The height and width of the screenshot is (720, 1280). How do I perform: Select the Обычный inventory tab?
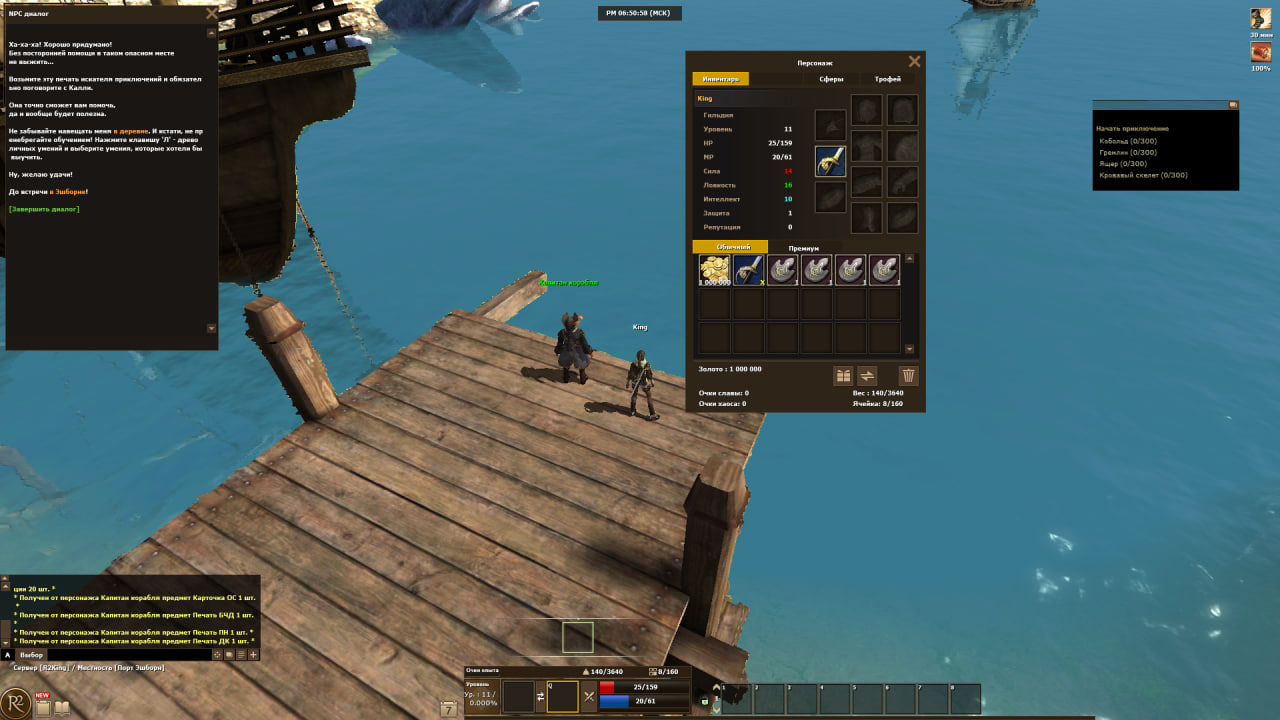point(730,247)
